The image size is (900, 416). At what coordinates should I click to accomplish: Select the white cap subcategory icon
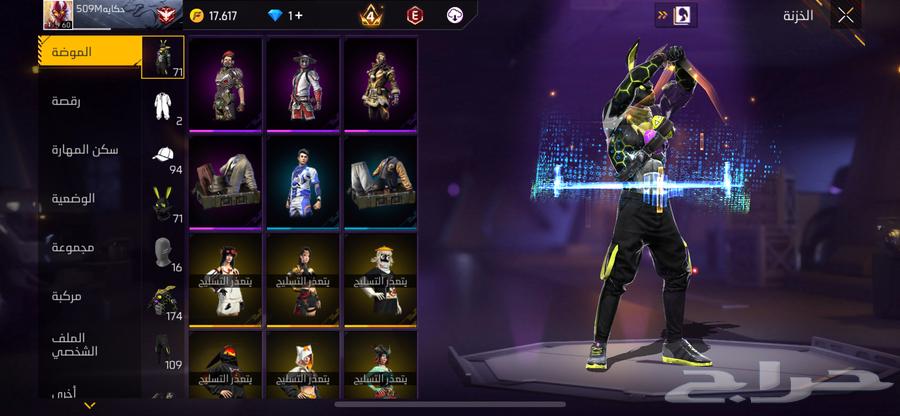tap(163, 155)
